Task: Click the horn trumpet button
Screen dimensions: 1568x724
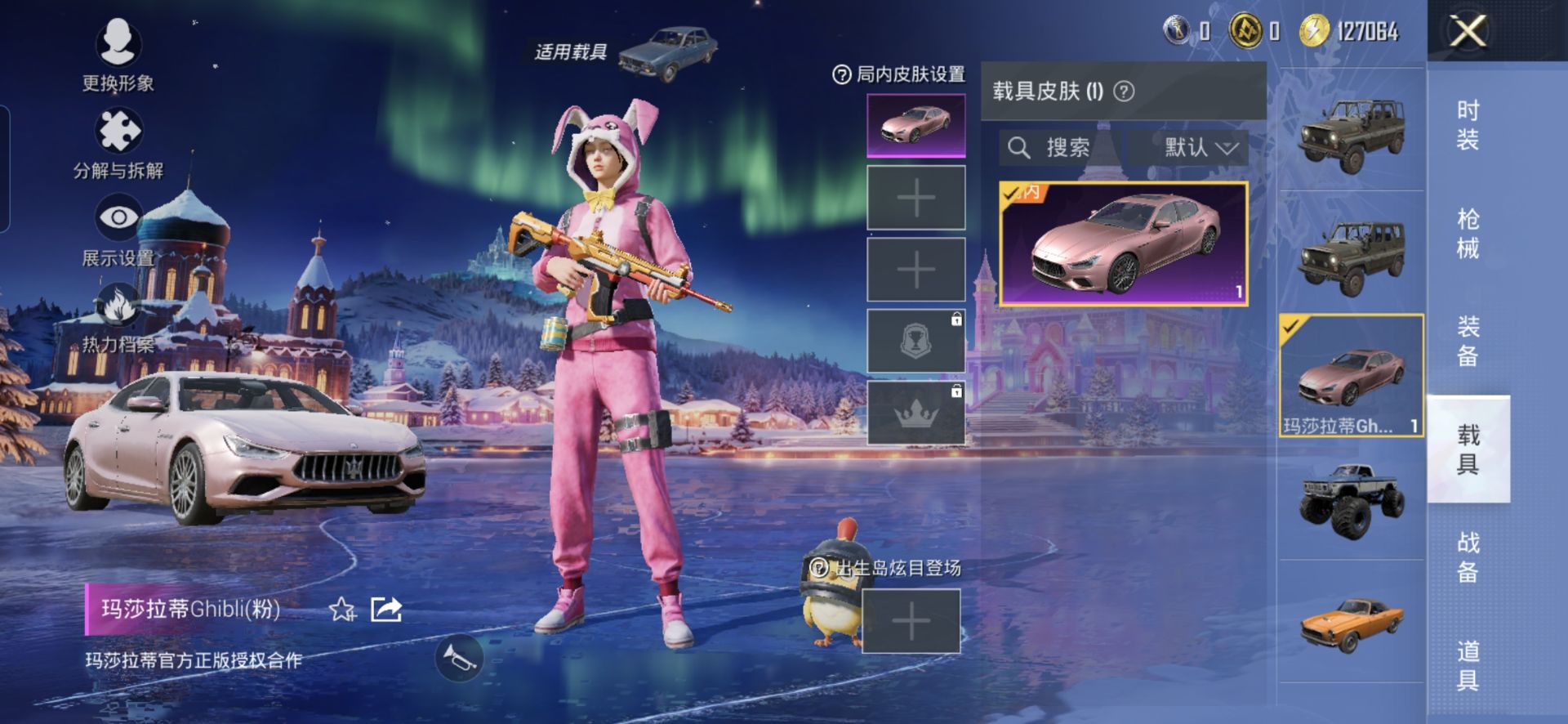Action: tap(458, 656)
